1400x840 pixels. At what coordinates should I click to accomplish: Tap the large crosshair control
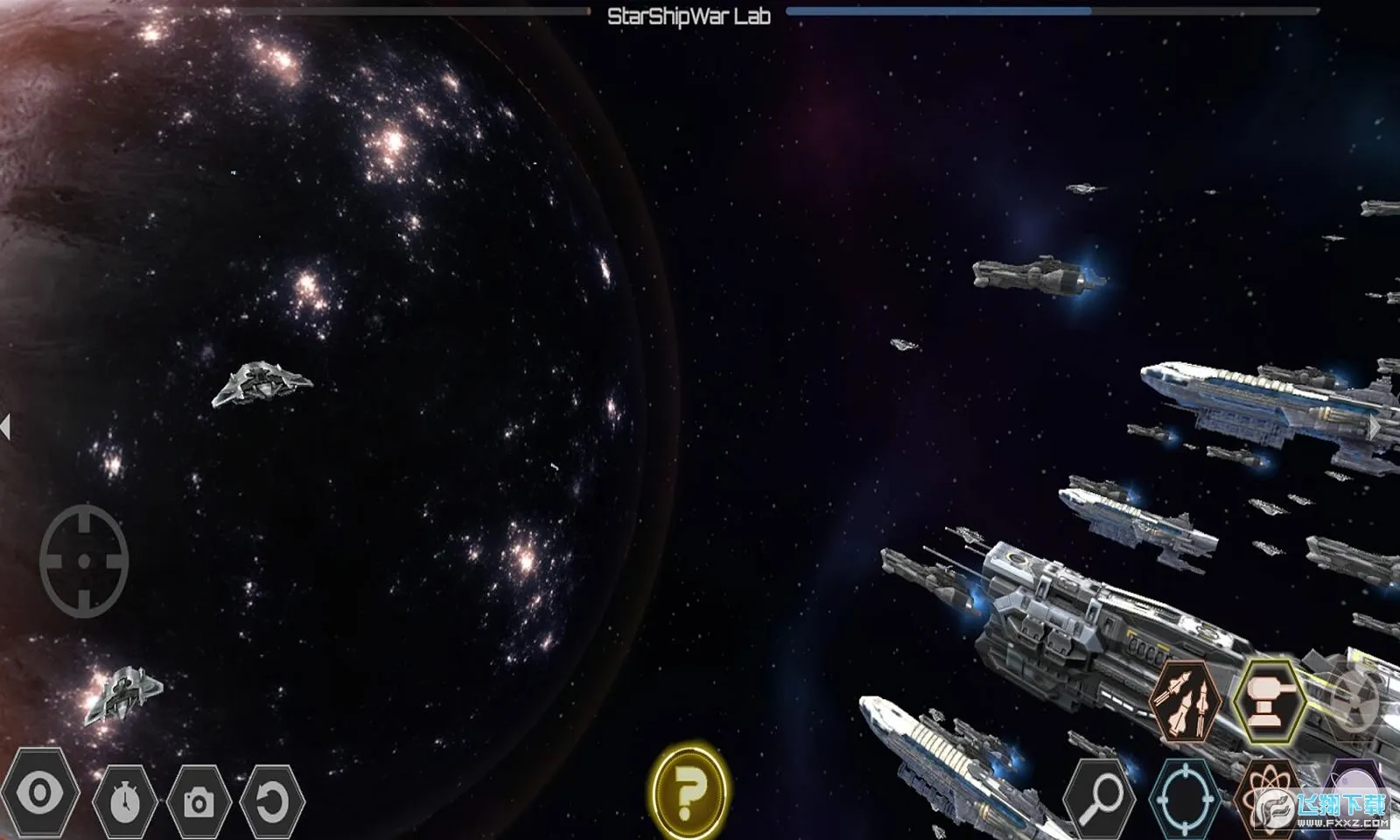point(84,561)
